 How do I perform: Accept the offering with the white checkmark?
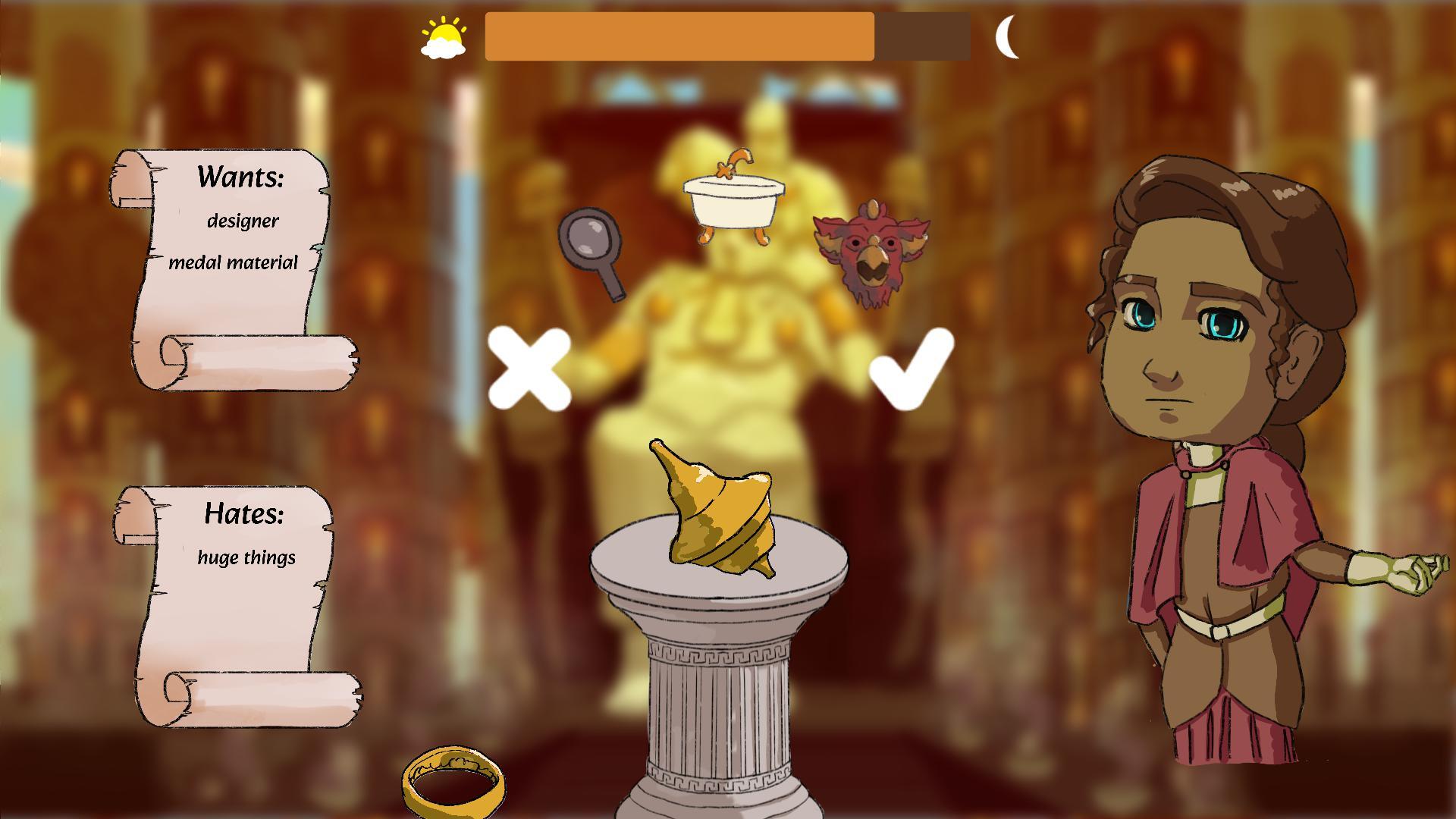coord(910,368)
